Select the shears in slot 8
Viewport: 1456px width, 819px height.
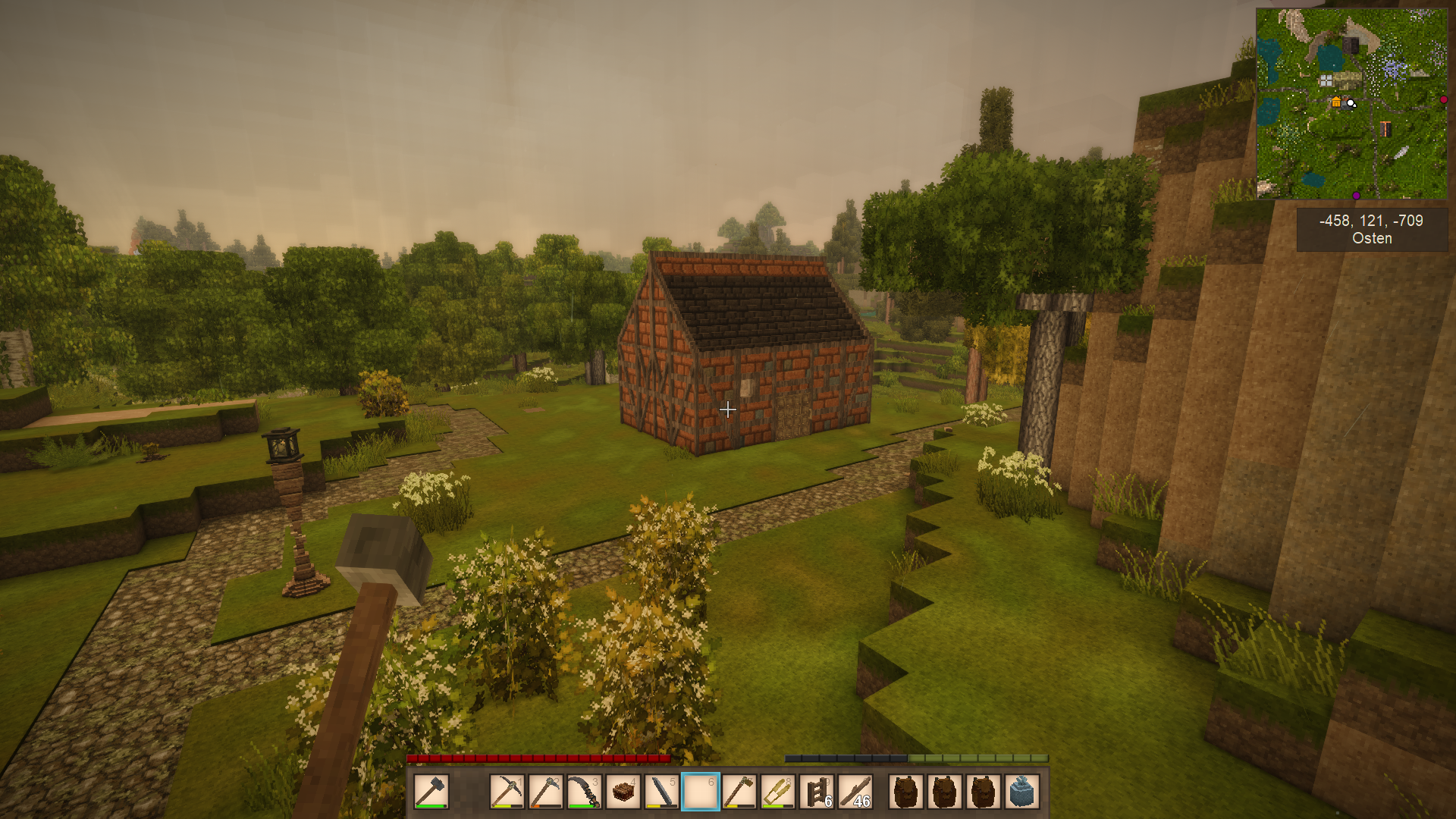pyautogui.click(x=778, y=792)
